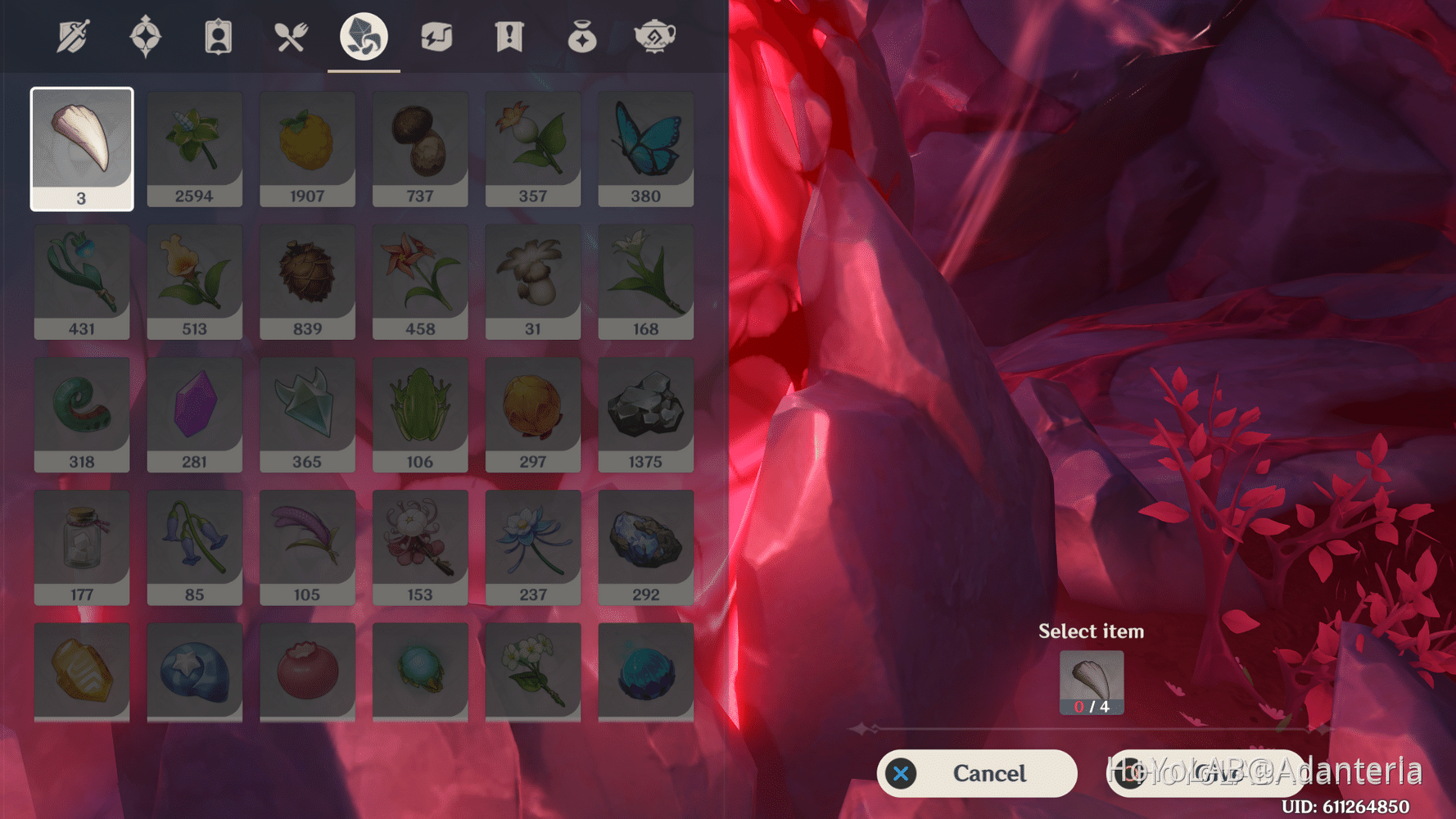Pick the purple crystal item with 281
The image size is (1456, 819).
pyautogui.click(x=195, y=414)
